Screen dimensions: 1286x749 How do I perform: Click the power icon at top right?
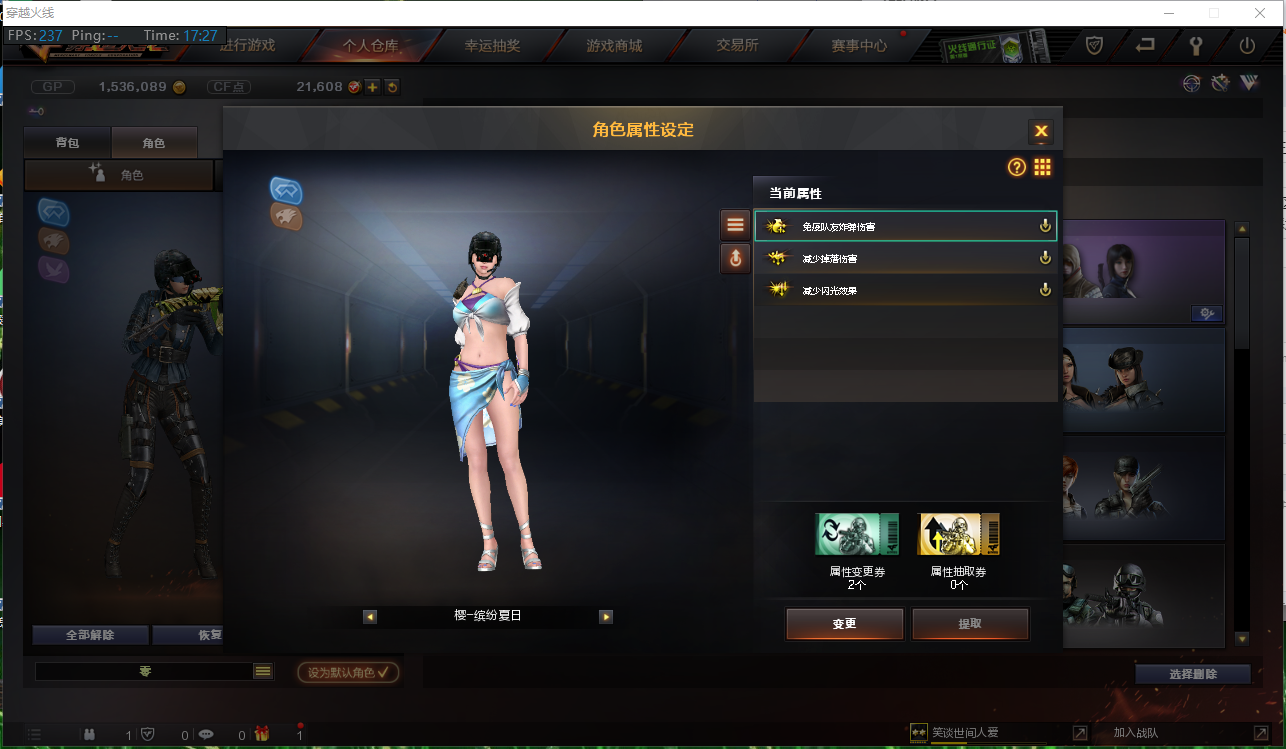1248,45
